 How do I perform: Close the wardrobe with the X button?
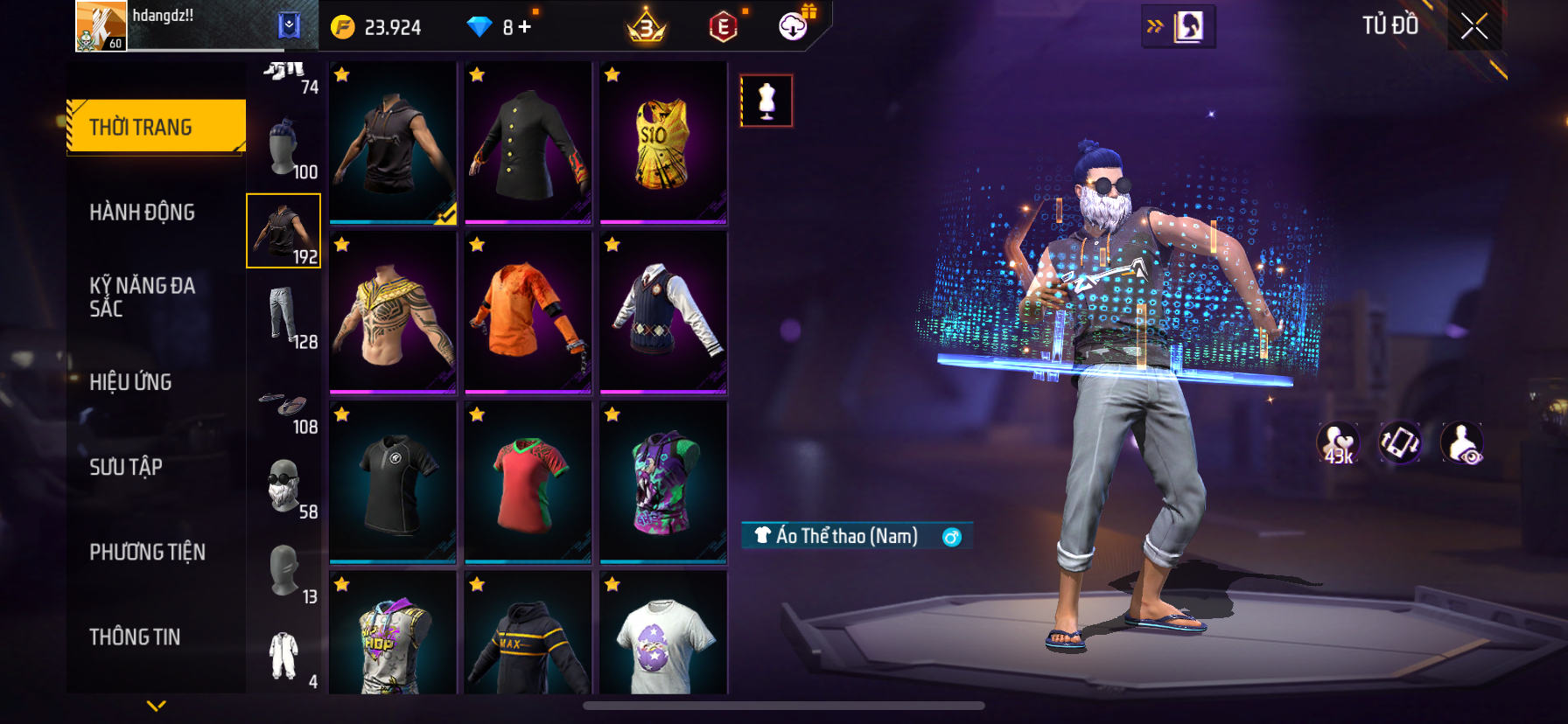pyautogui.click(x=1474, y=26)
